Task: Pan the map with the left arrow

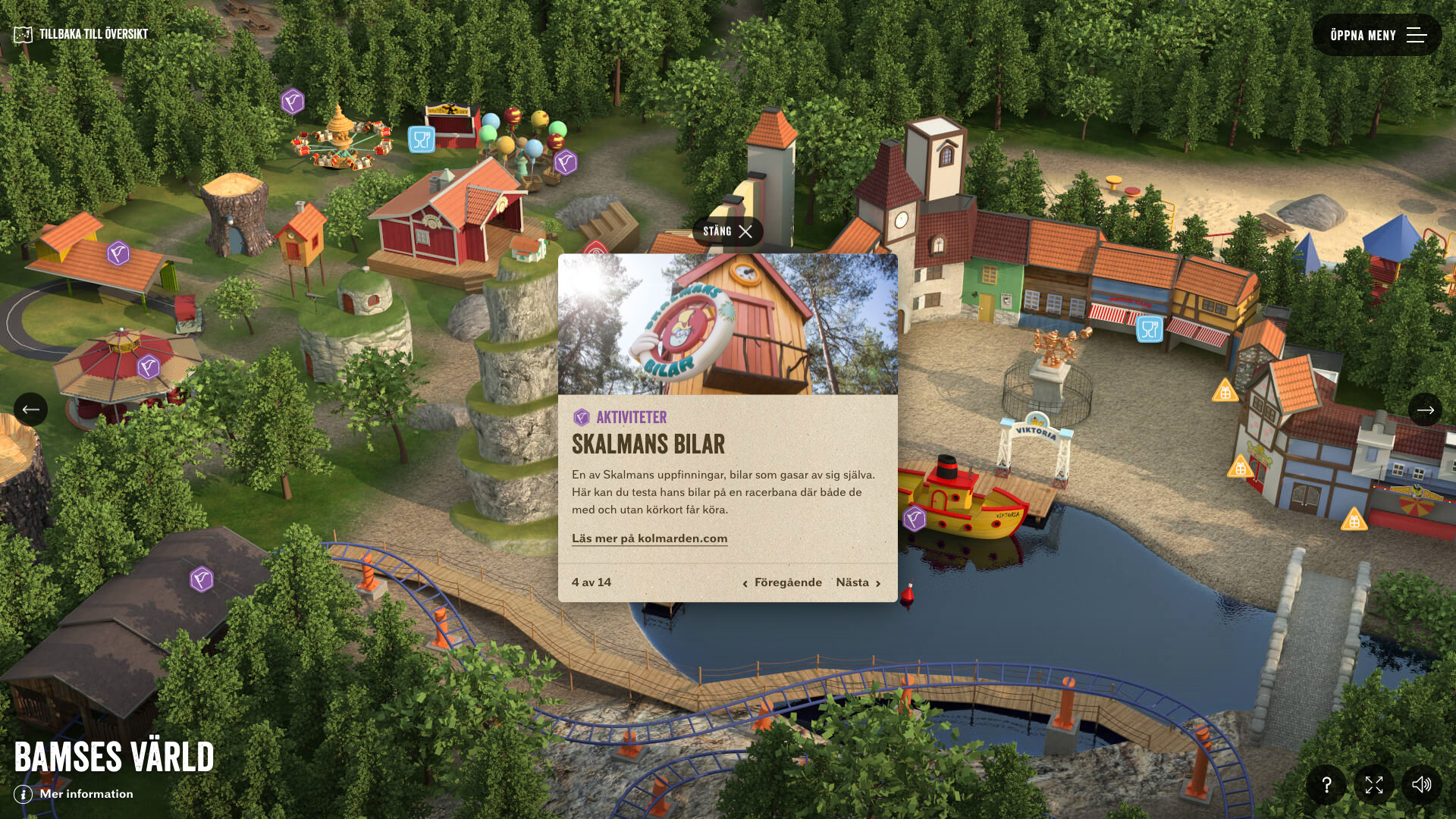Action: point(30,409)
